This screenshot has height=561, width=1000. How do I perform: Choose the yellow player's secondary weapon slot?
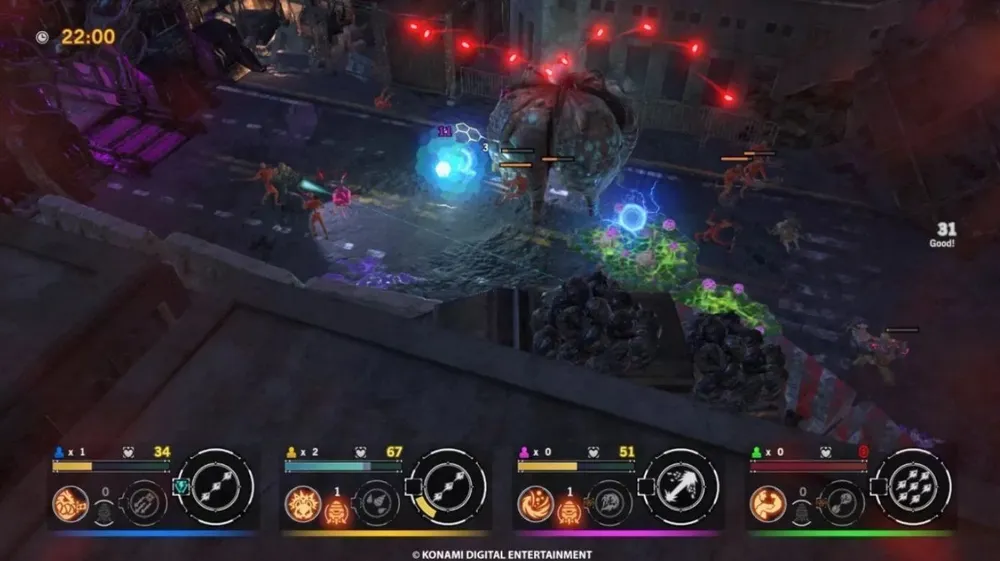click(x=375, y=502)
